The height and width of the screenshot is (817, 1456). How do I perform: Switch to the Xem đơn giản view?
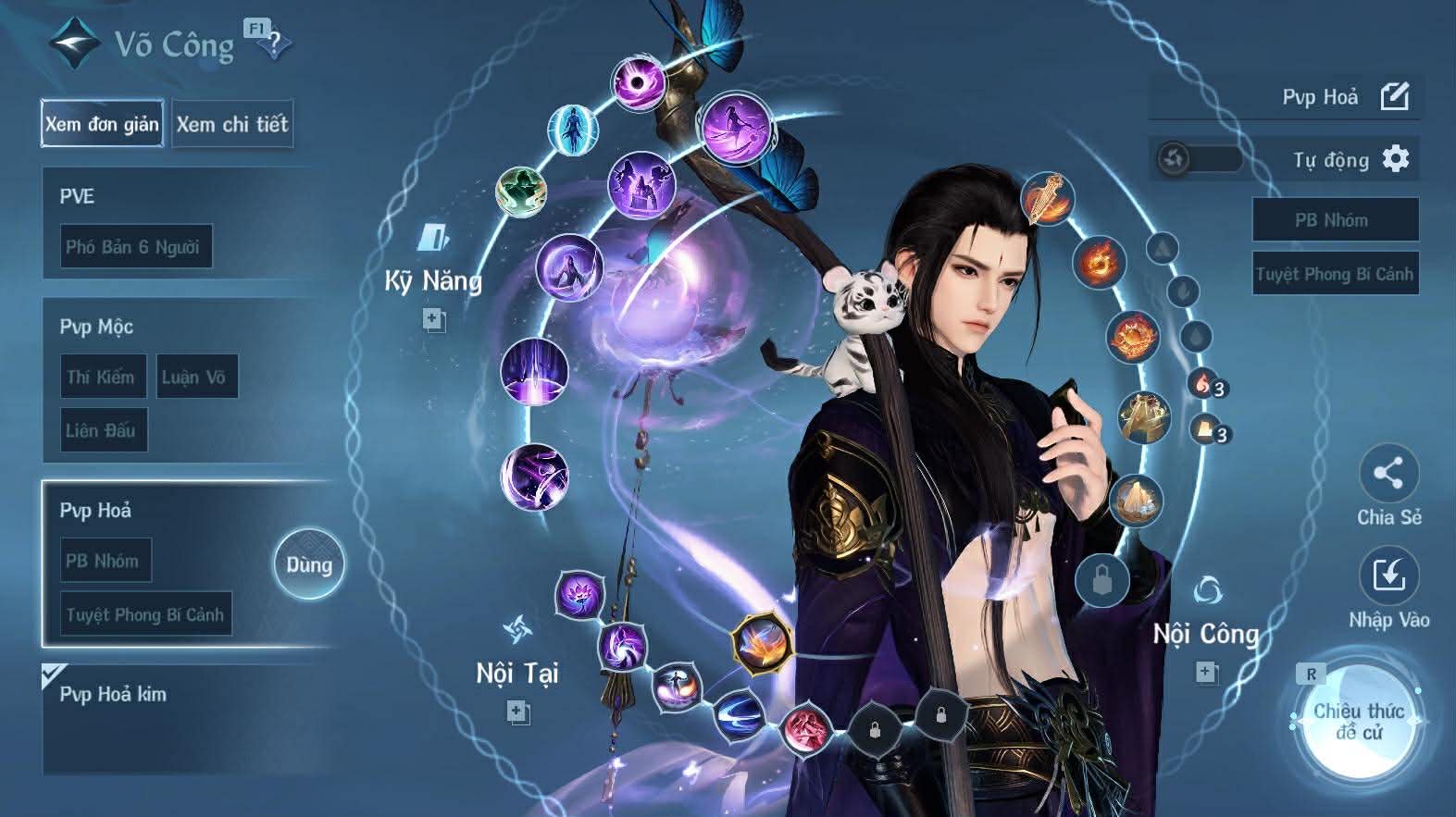click(x=102, y=124)
